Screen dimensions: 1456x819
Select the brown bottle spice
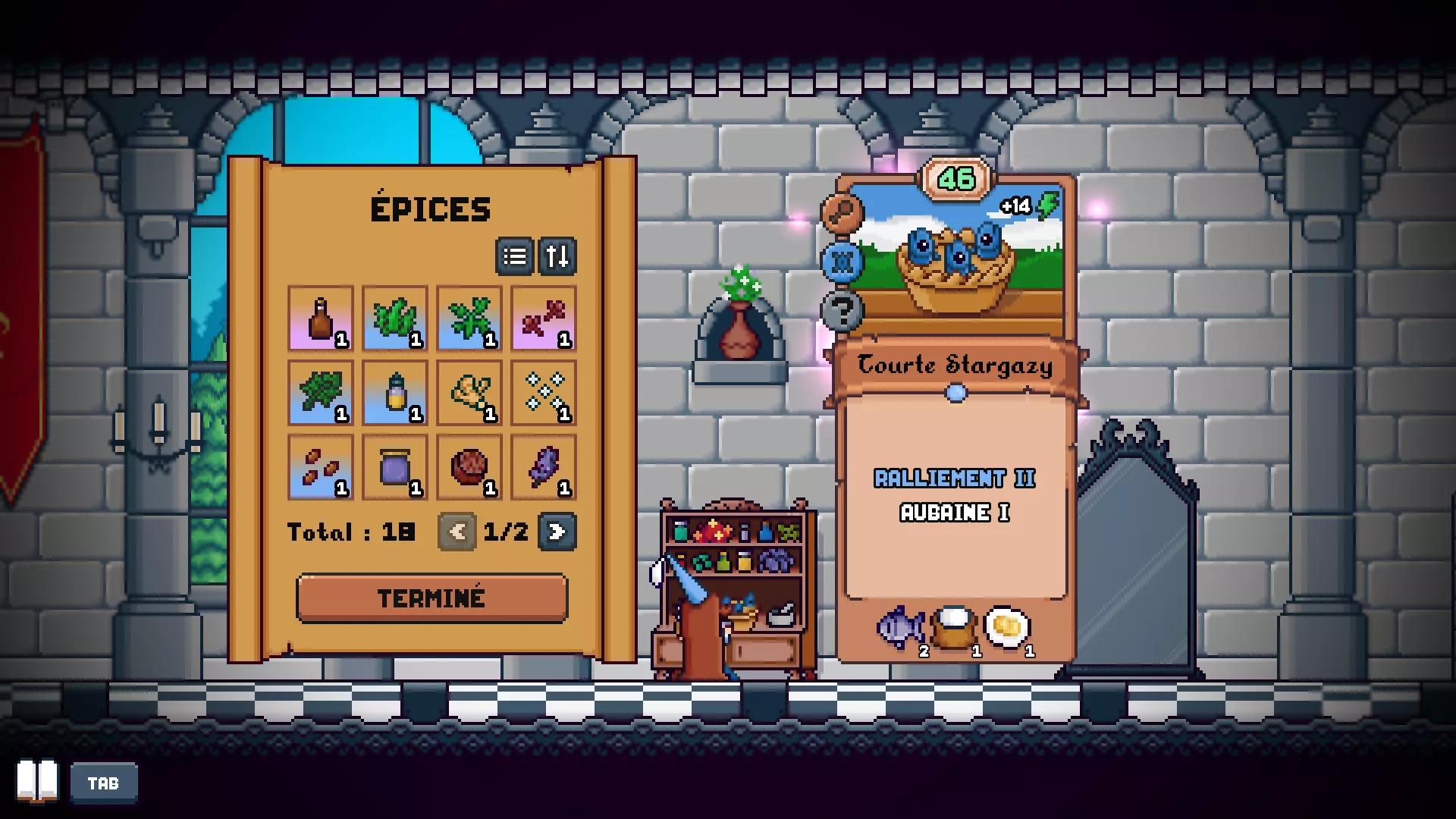pyautogui.click(x=321, y=318)
